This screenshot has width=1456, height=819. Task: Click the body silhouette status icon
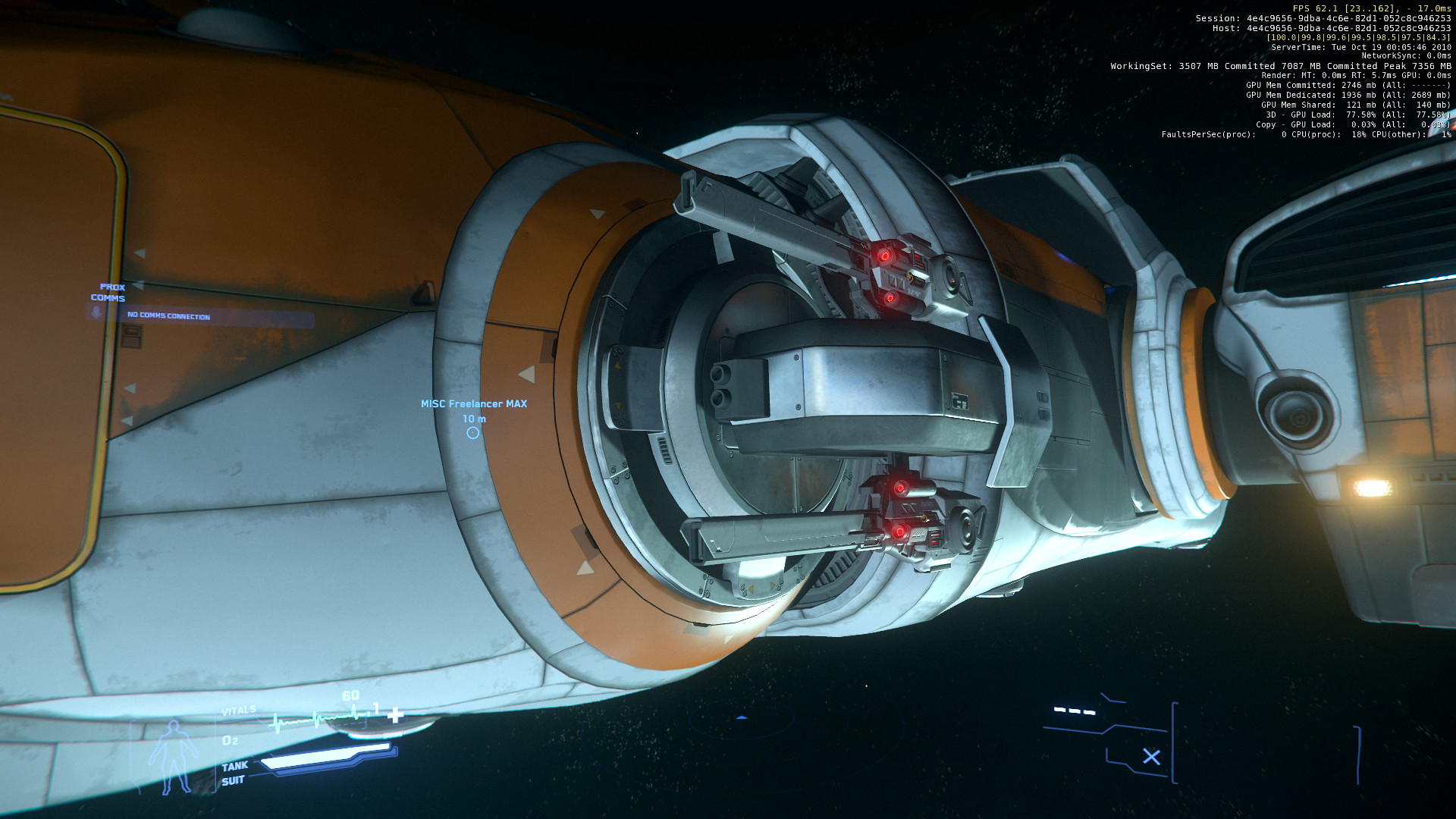(x=174, y=757)
